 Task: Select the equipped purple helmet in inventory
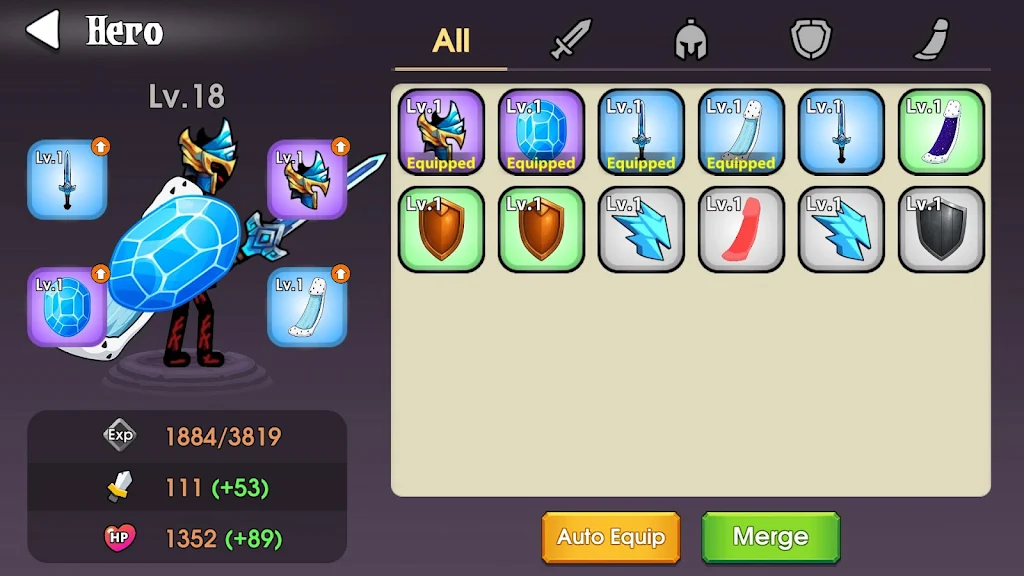coord(441,132)
